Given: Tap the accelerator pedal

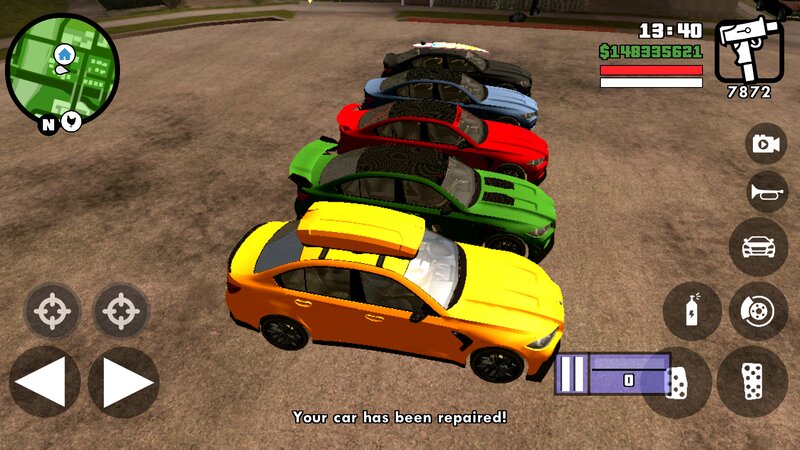Looking at the screenshot, I should (752, 382).
